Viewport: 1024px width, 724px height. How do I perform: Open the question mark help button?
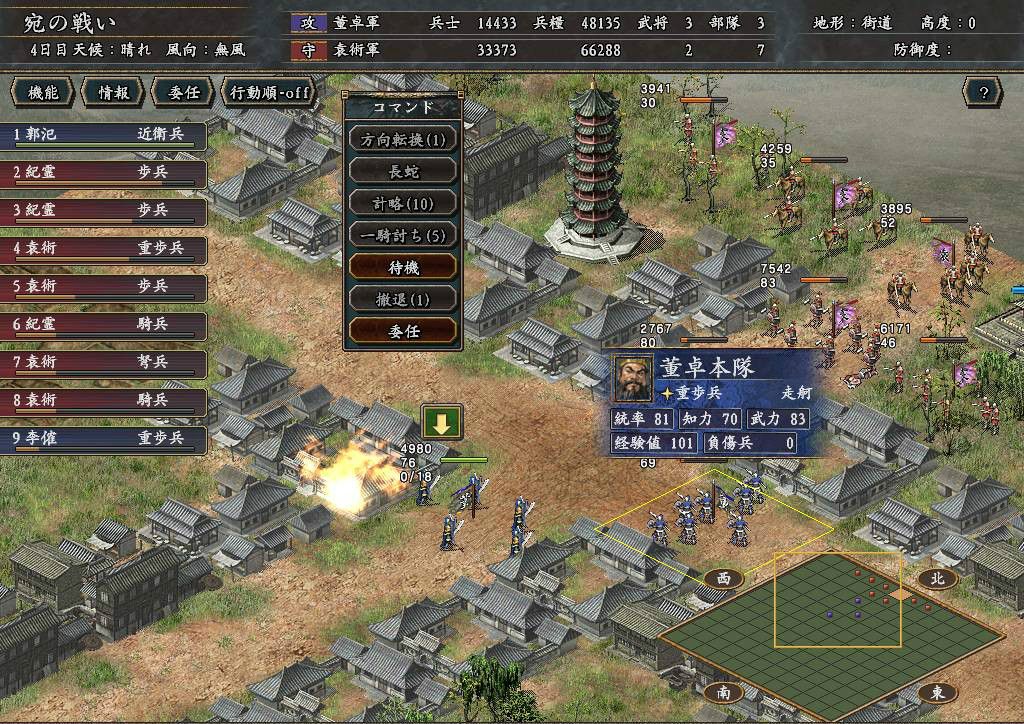pyautogui.click(x=983, y=93)
